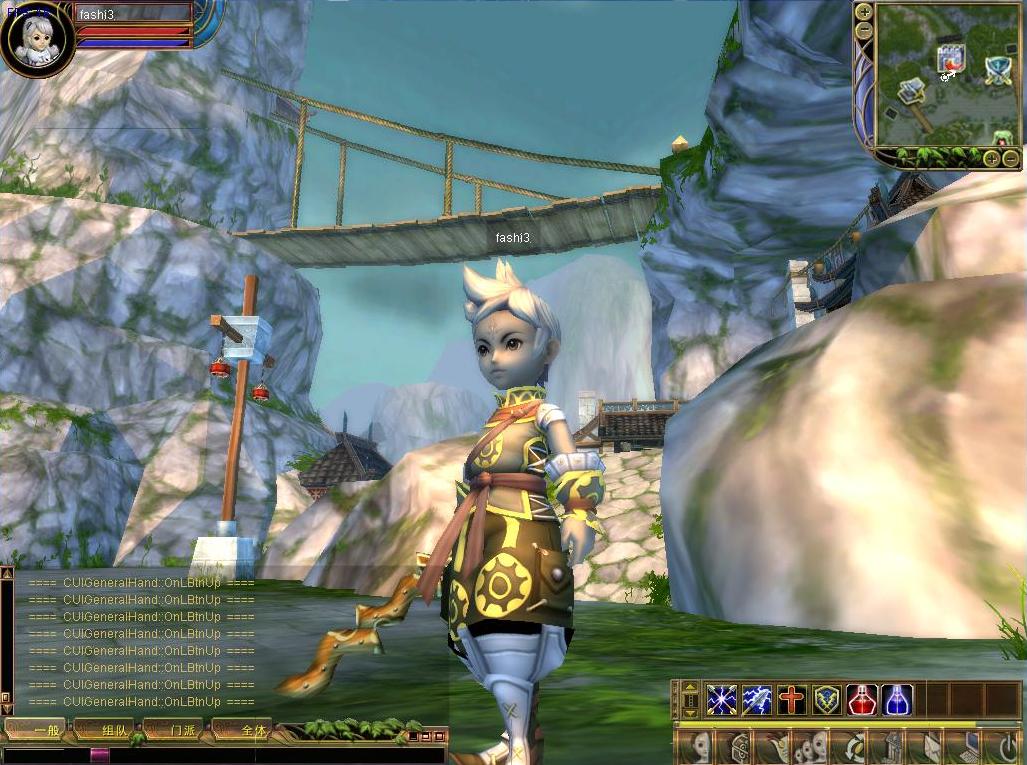
Task: Use the blue mana potion
Action: (x=897, y=699)
